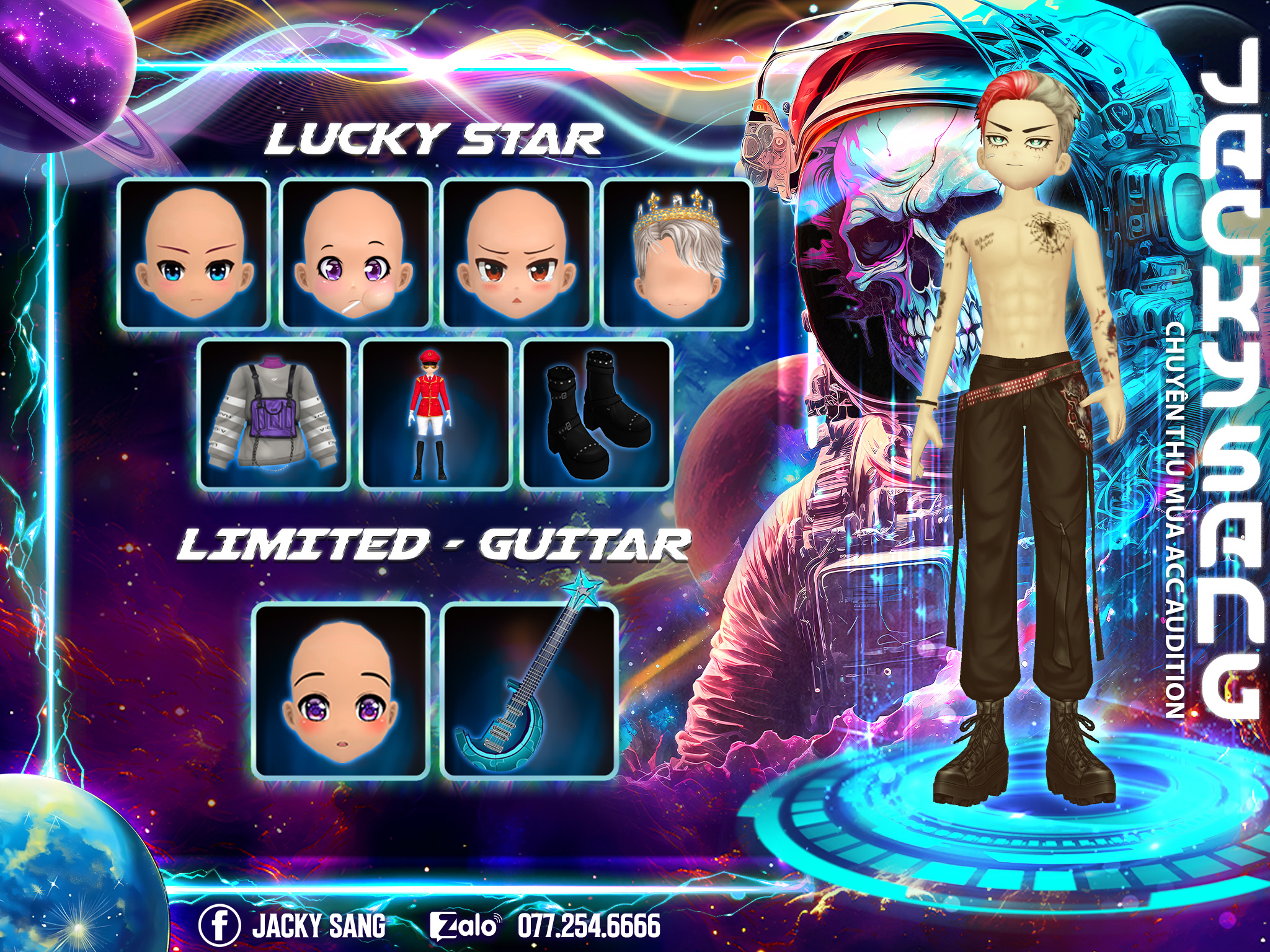Screen dimensions: 1270x952
Task: Pick the black studded boots tile
Action: pyautogui.click(x=597, y=415)
